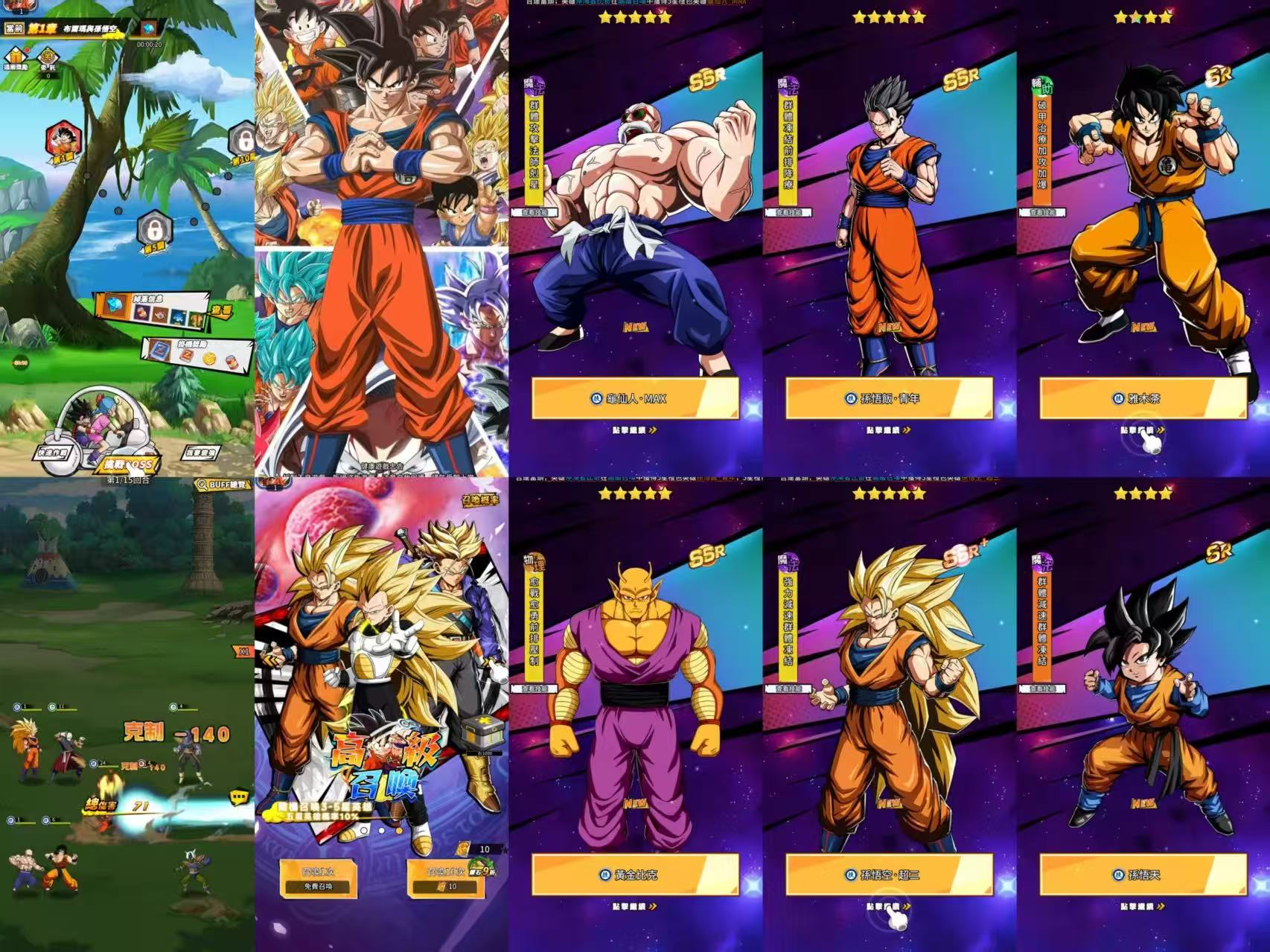Image resolution: width=1270 pixels, height=952 pixels.
Task: Open the 通關獎勵 gift box rewards
Action: click(15, 58)
